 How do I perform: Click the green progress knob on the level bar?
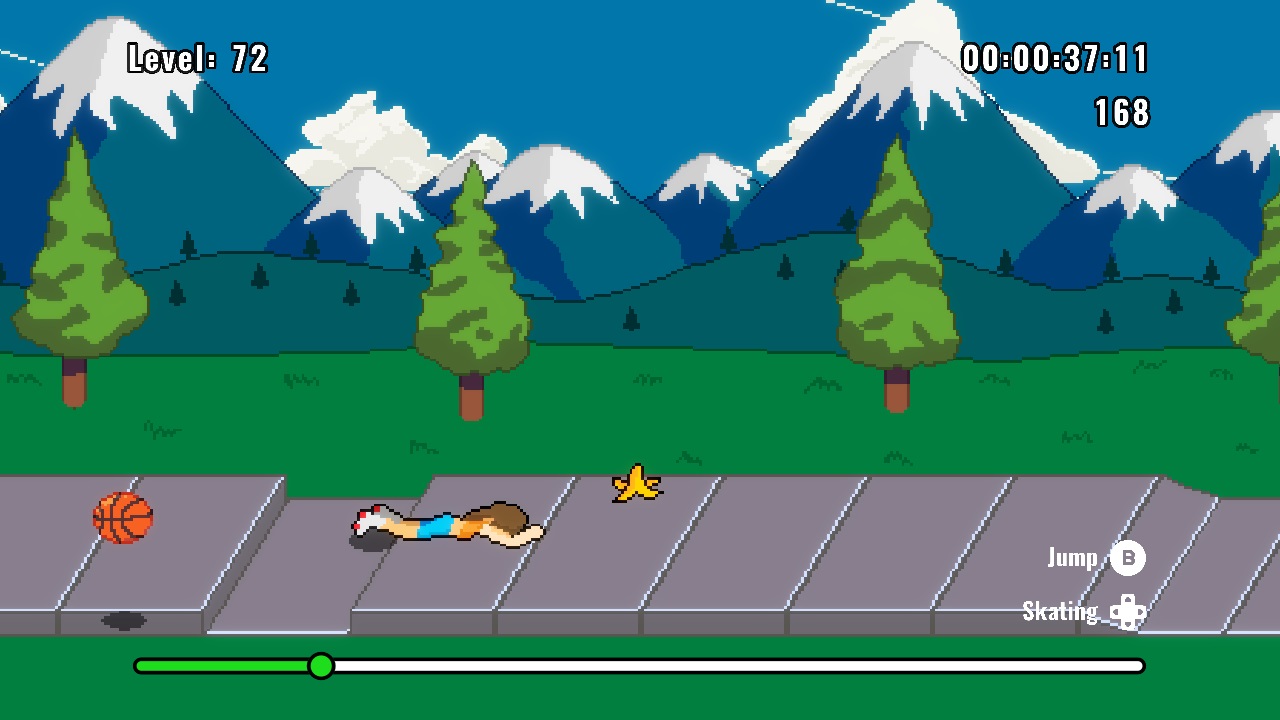coord(321,665)
